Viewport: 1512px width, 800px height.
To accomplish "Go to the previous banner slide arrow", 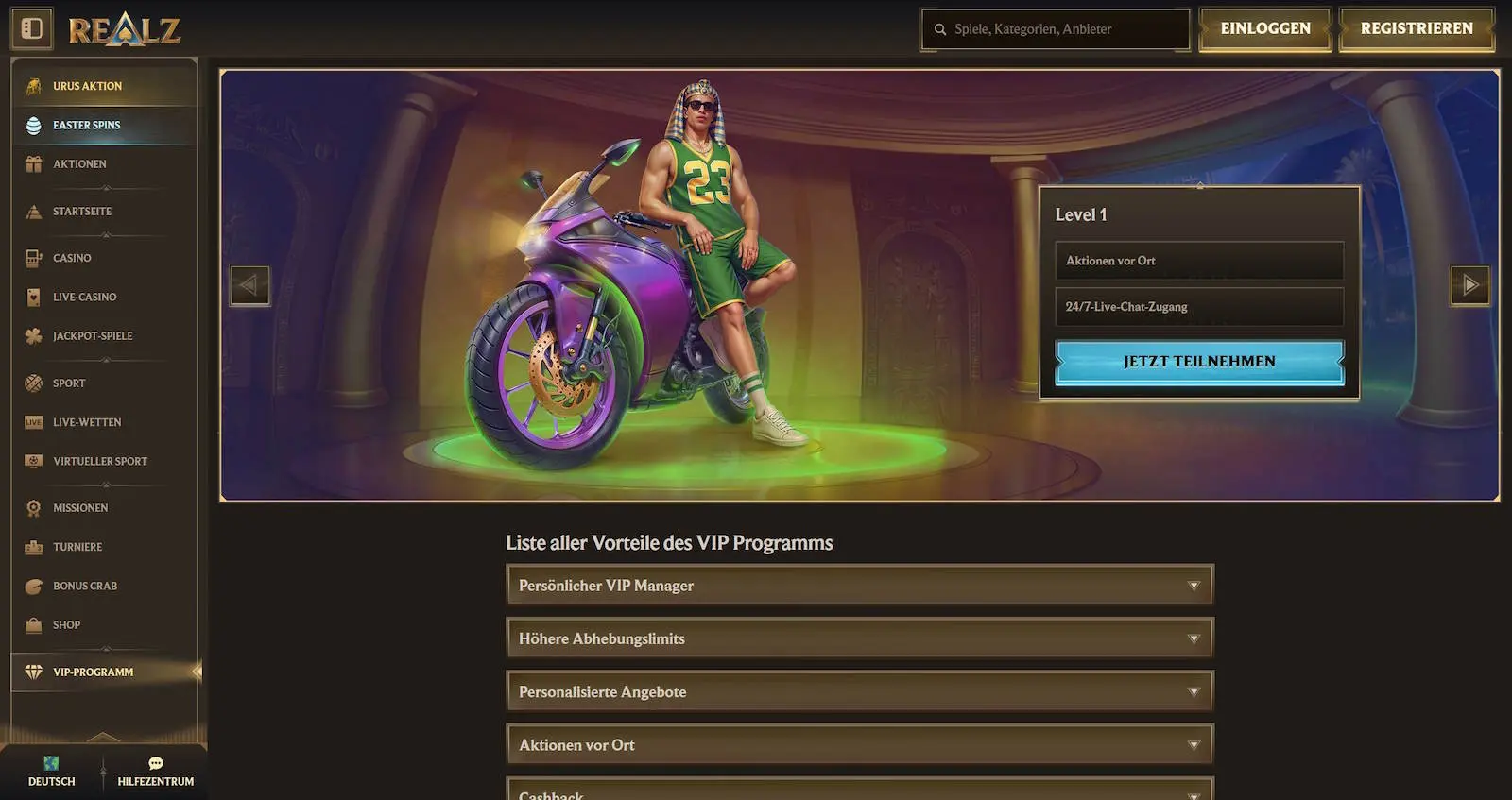I will pyautogui.click(x=249, y=284).
